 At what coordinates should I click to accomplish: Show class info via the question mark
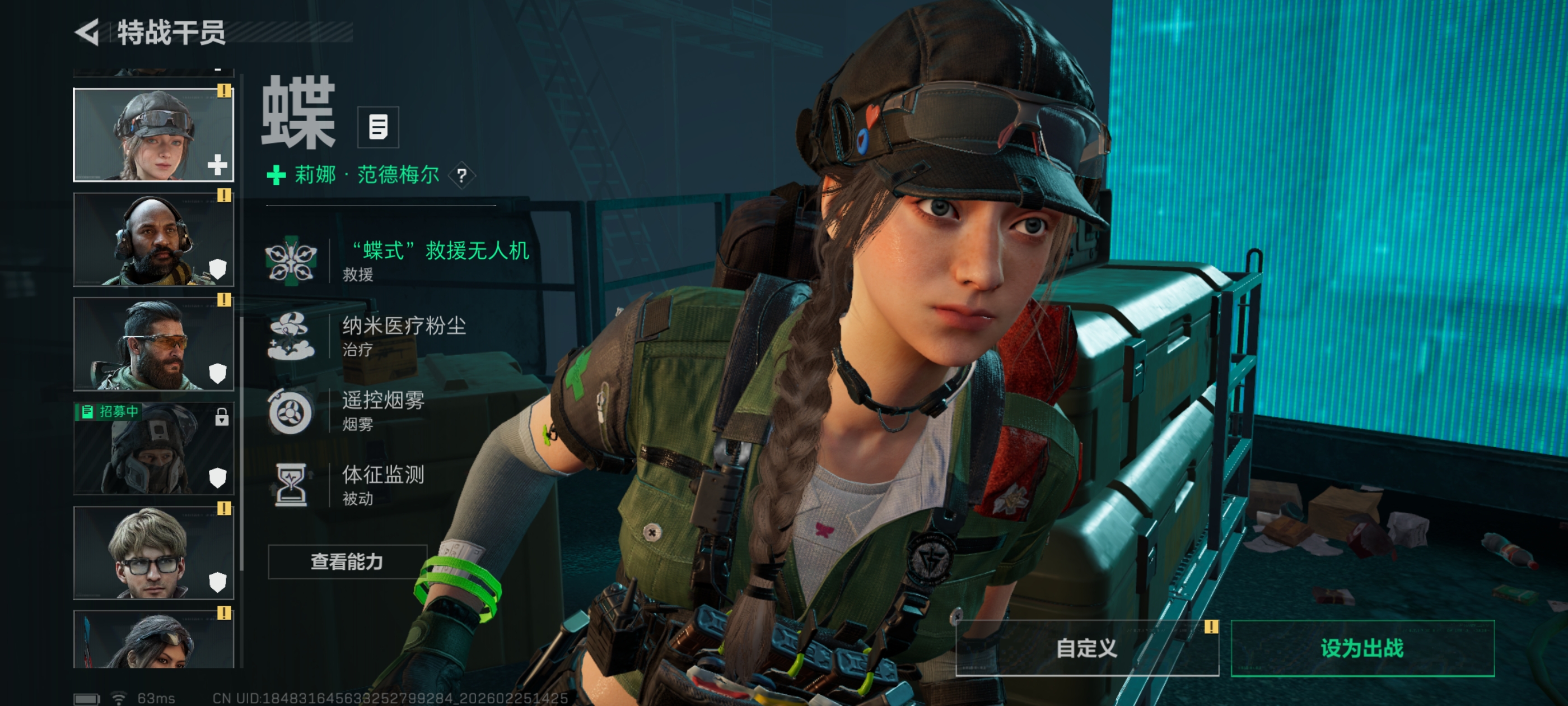tap(461, 176)
